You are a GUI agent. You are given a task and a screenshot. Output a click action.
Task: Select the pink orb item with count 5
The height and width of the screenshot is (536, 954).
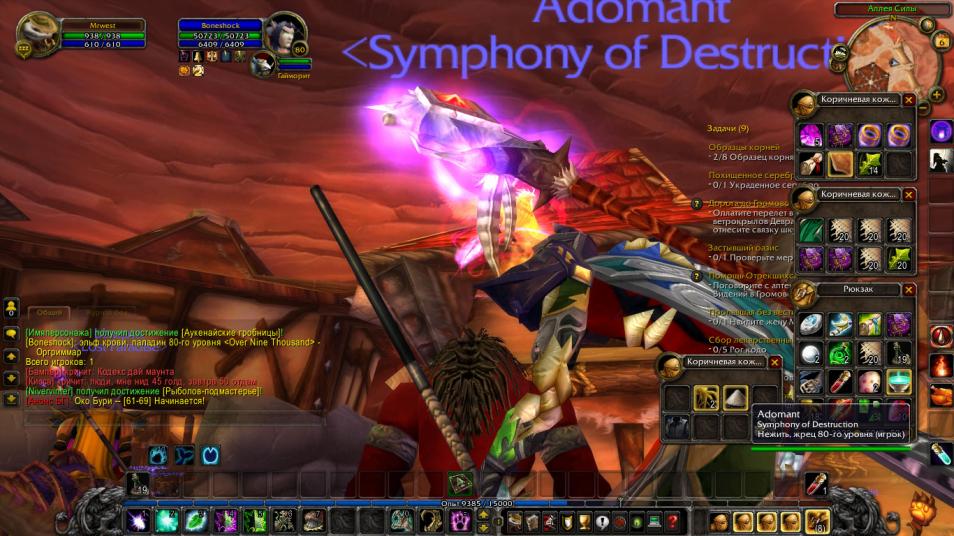pyautogui.click(x=811, y=135)
